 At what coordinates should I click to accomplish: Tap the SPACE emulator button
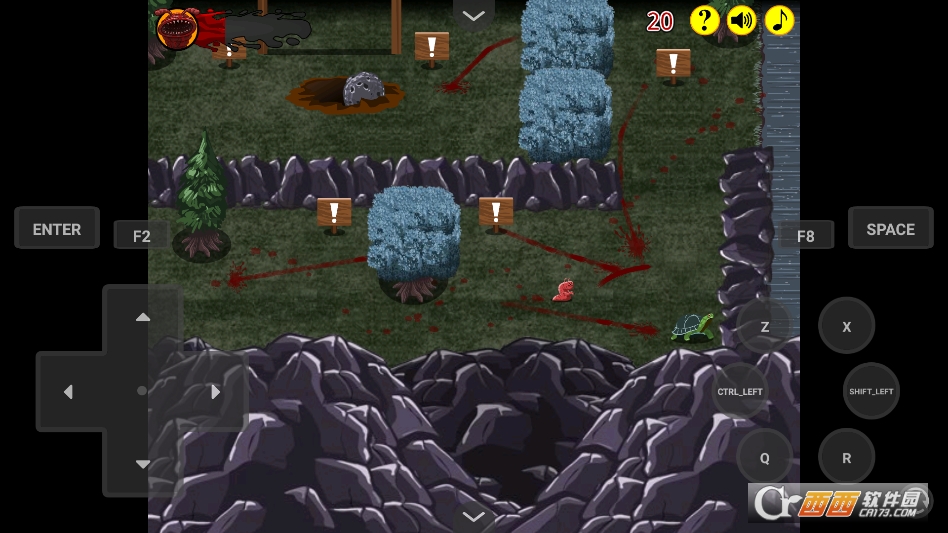[890, 229]
